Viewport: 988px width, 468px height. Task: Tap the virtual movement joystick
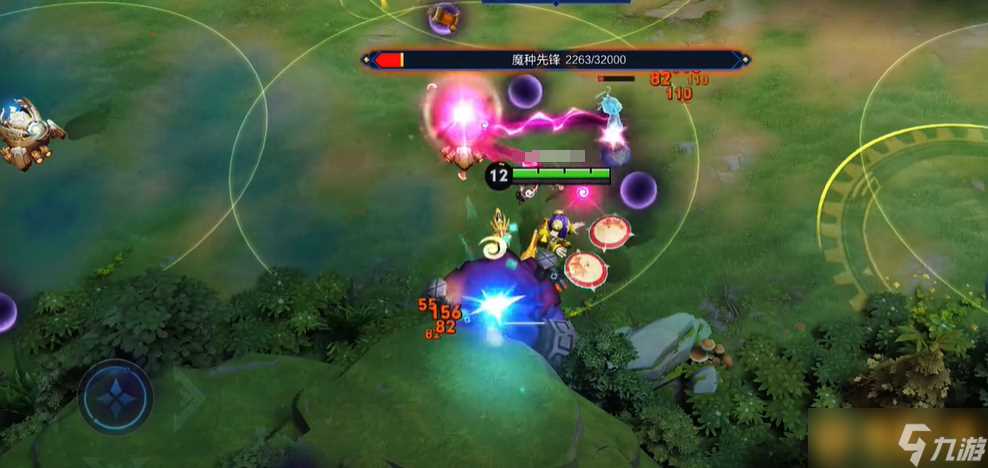(x=116, y=396)
